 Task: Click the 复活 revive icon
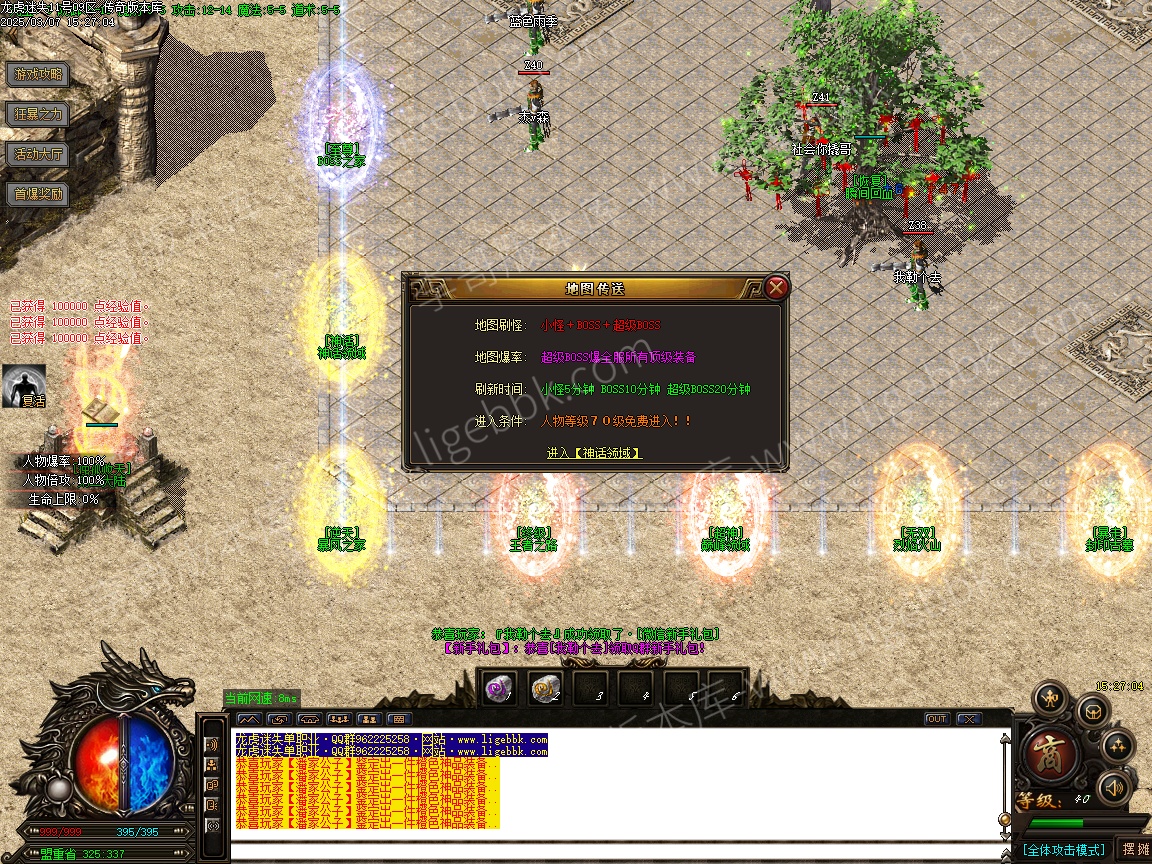24,385
